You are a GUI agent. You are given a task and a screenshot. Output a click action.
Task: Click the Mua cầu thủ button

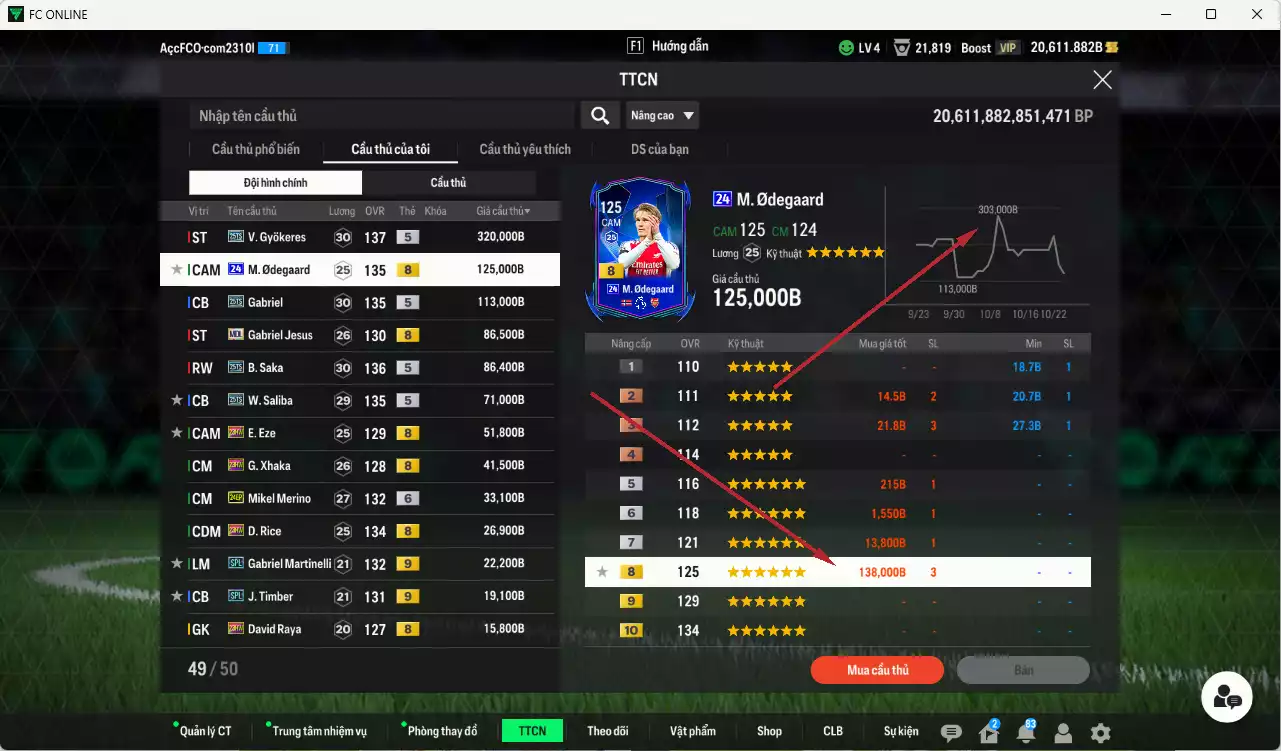(877, 670)
